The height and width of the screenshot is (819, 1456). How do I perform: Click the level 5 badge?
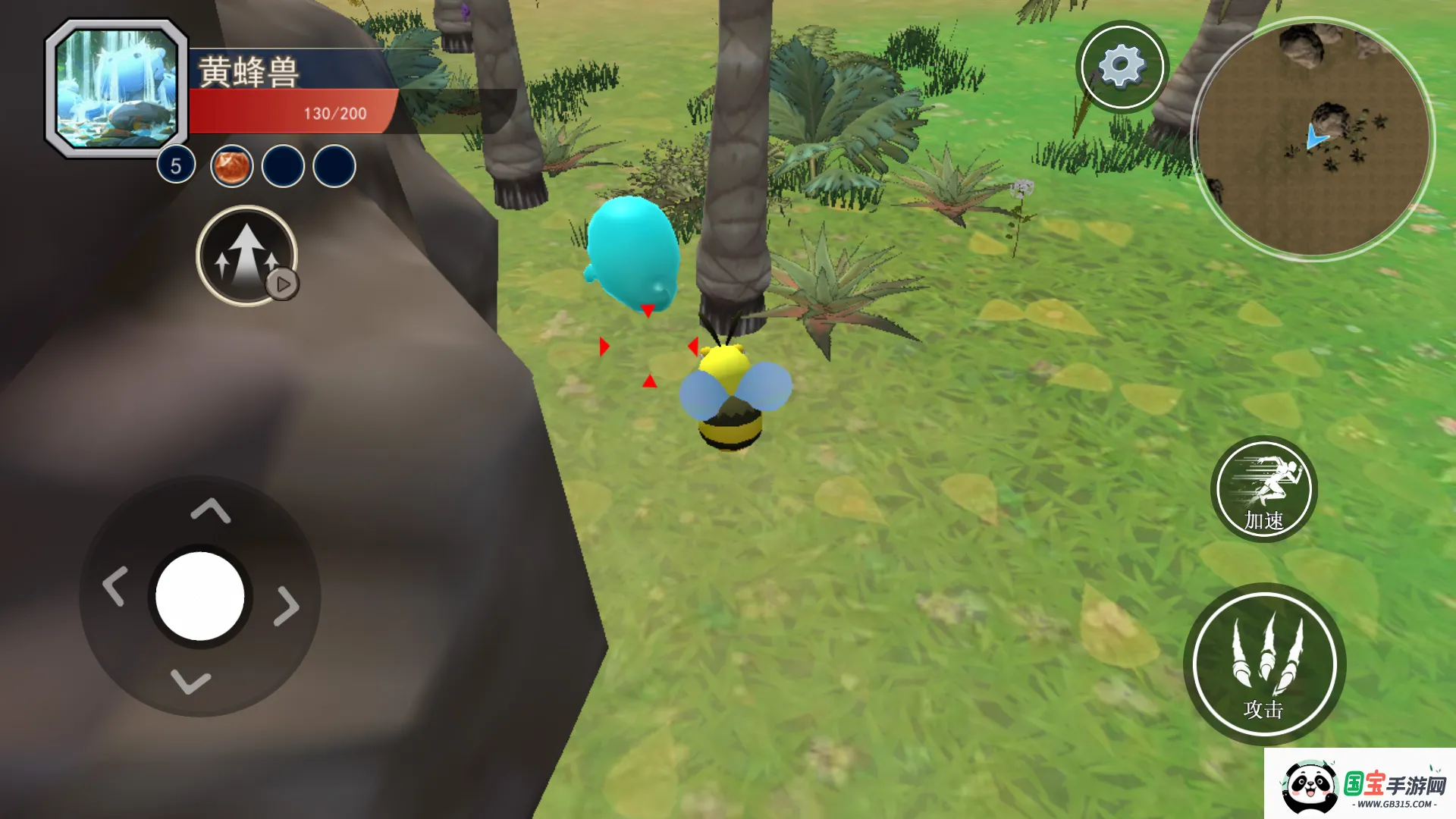[x=176, y=165]
